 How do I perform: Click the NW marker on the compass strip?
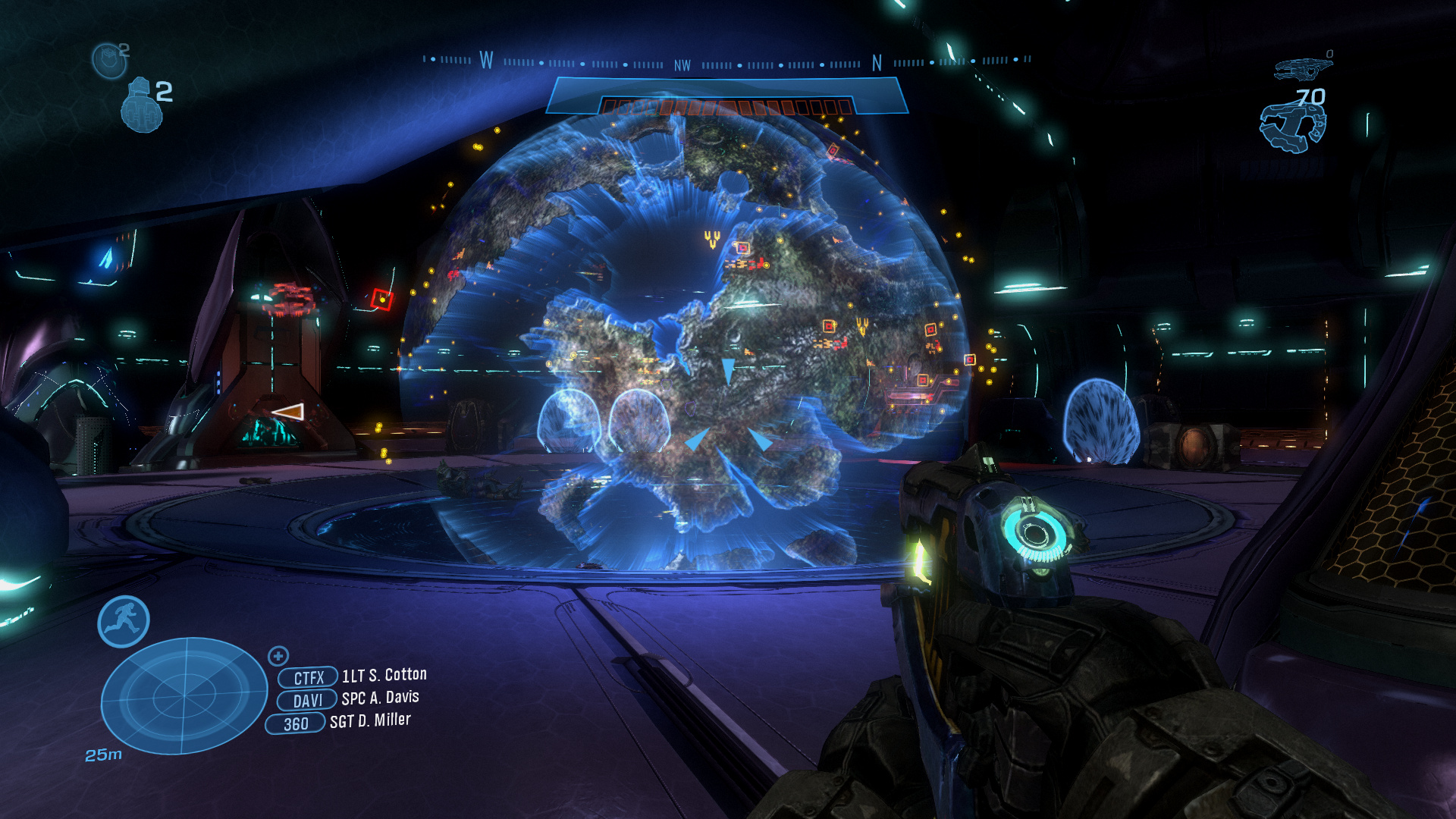682,66
